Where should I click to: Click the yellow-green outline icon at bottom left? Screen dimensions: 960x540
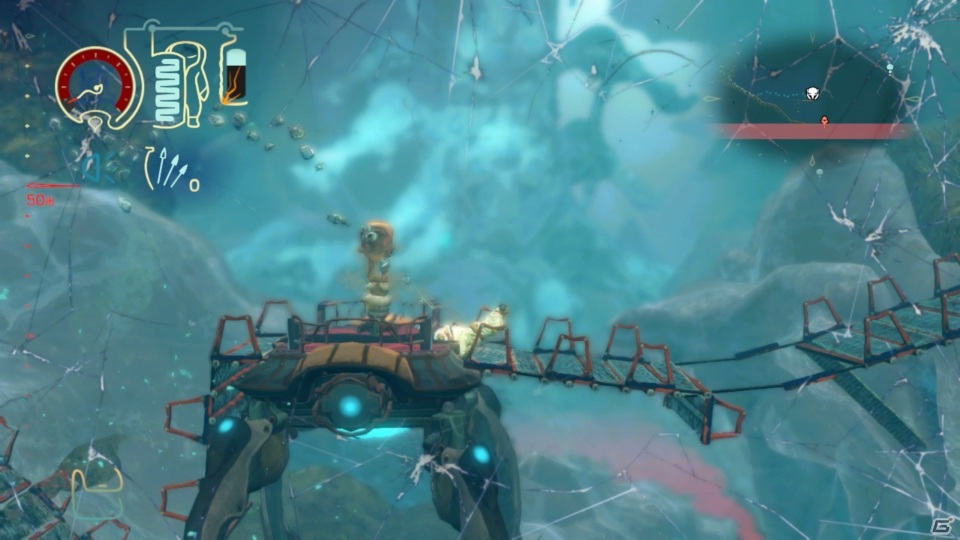(96, 492)
